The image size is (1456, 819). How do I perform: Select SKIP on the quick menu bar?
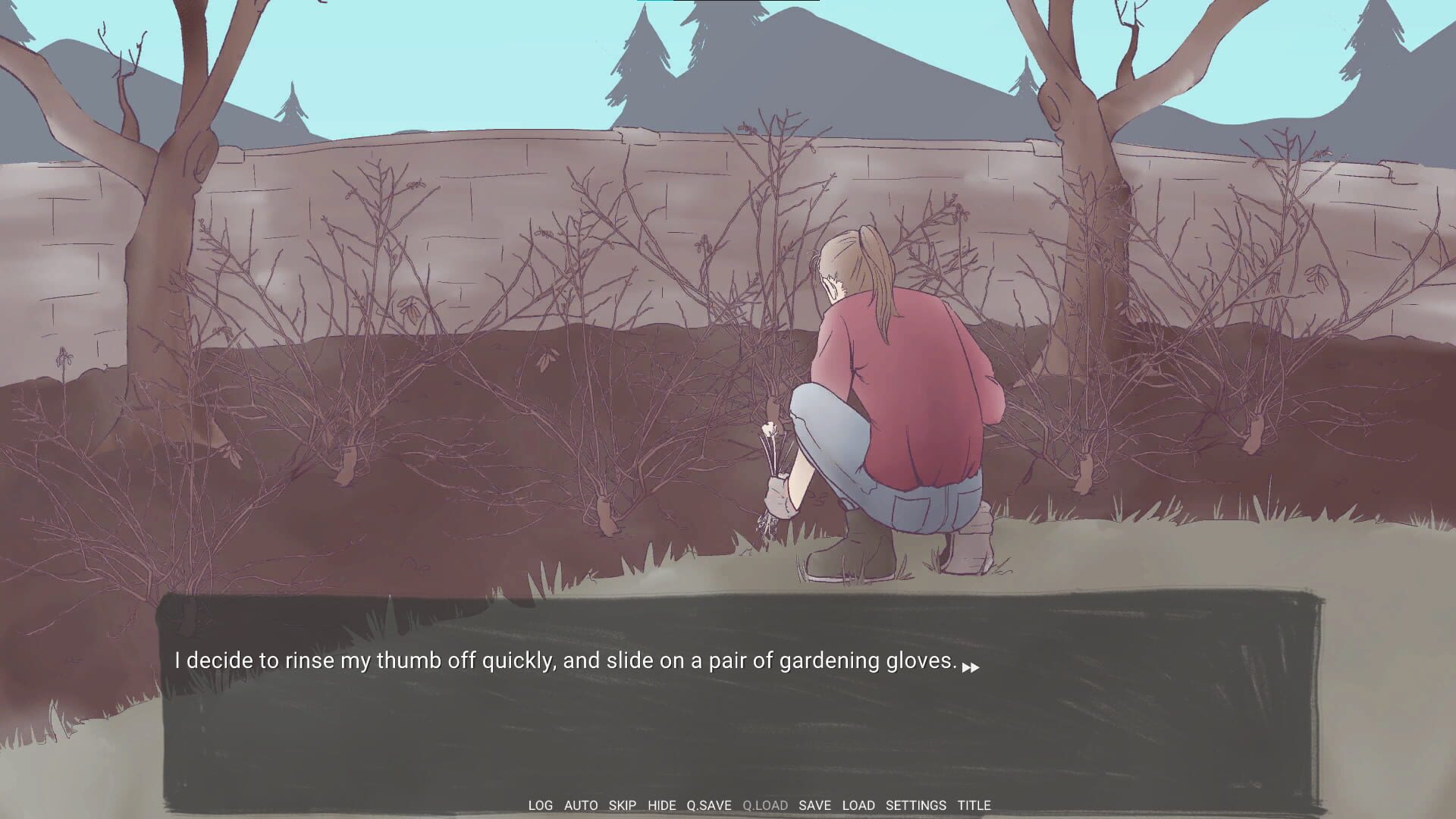click(622, 805)
